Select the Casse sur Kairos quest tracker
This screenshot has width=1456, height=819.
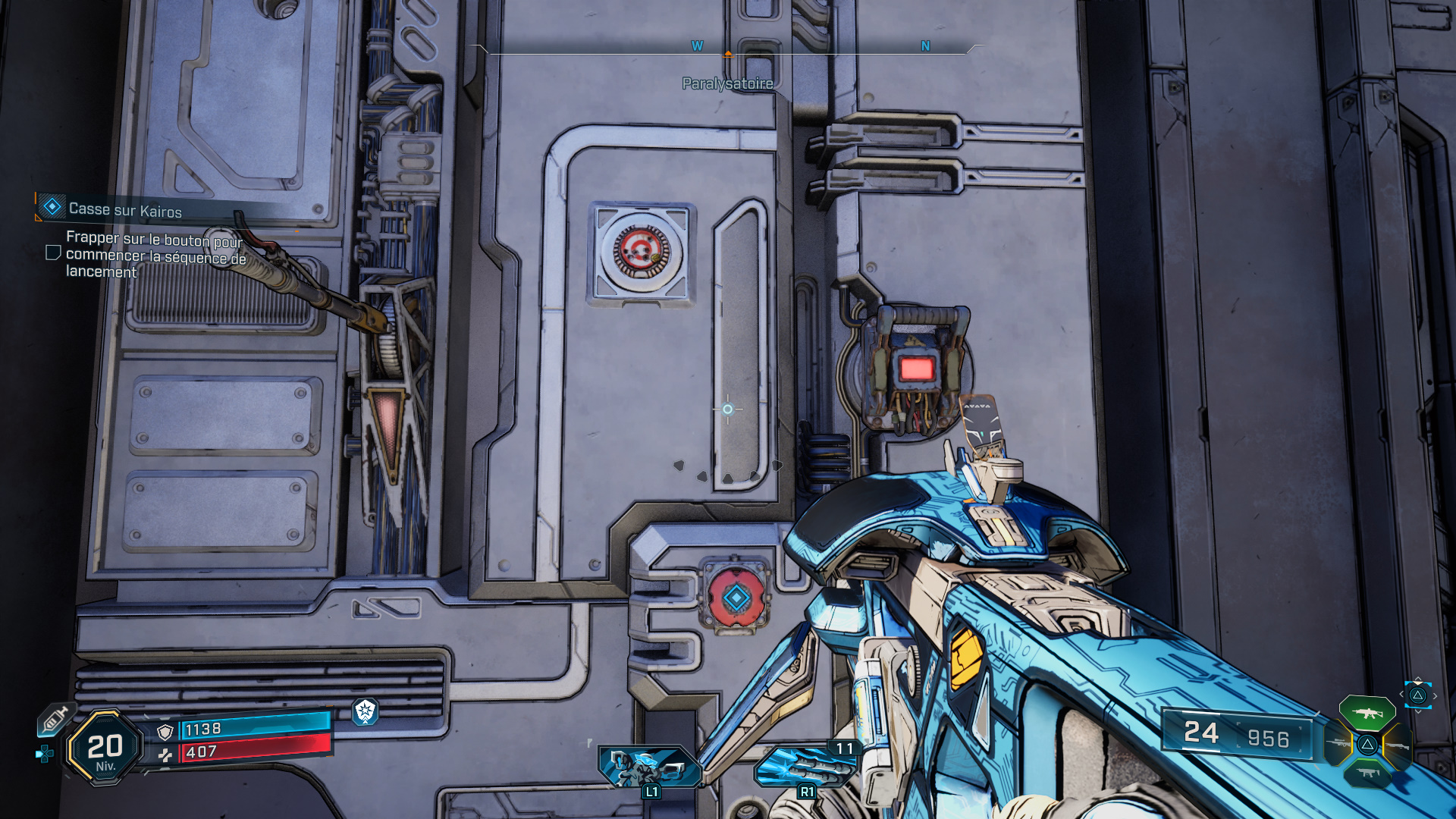[x=125, y=209]
